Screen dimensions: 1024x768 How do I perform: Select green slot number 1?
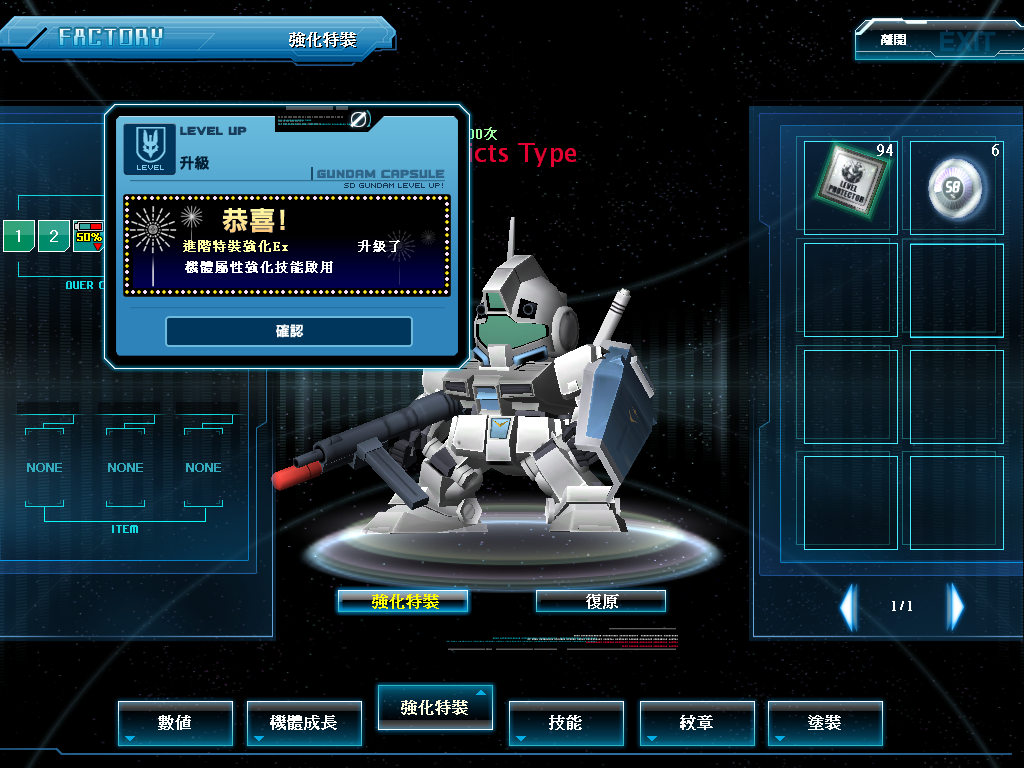pyautogui.click(x=18, y=237)
